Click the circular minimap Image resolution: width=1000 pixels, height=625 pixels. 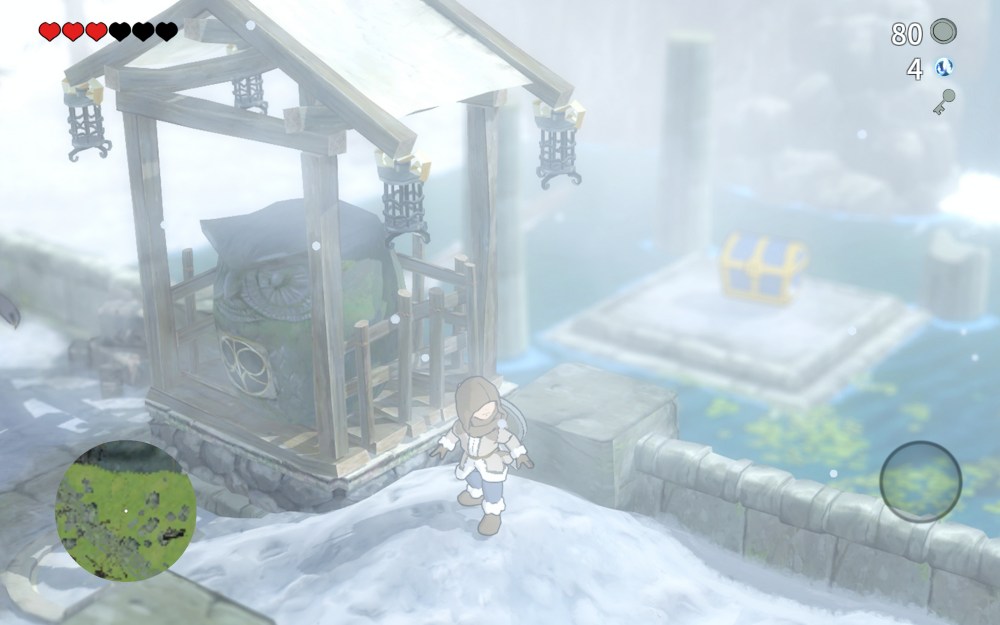coord(124,511)
